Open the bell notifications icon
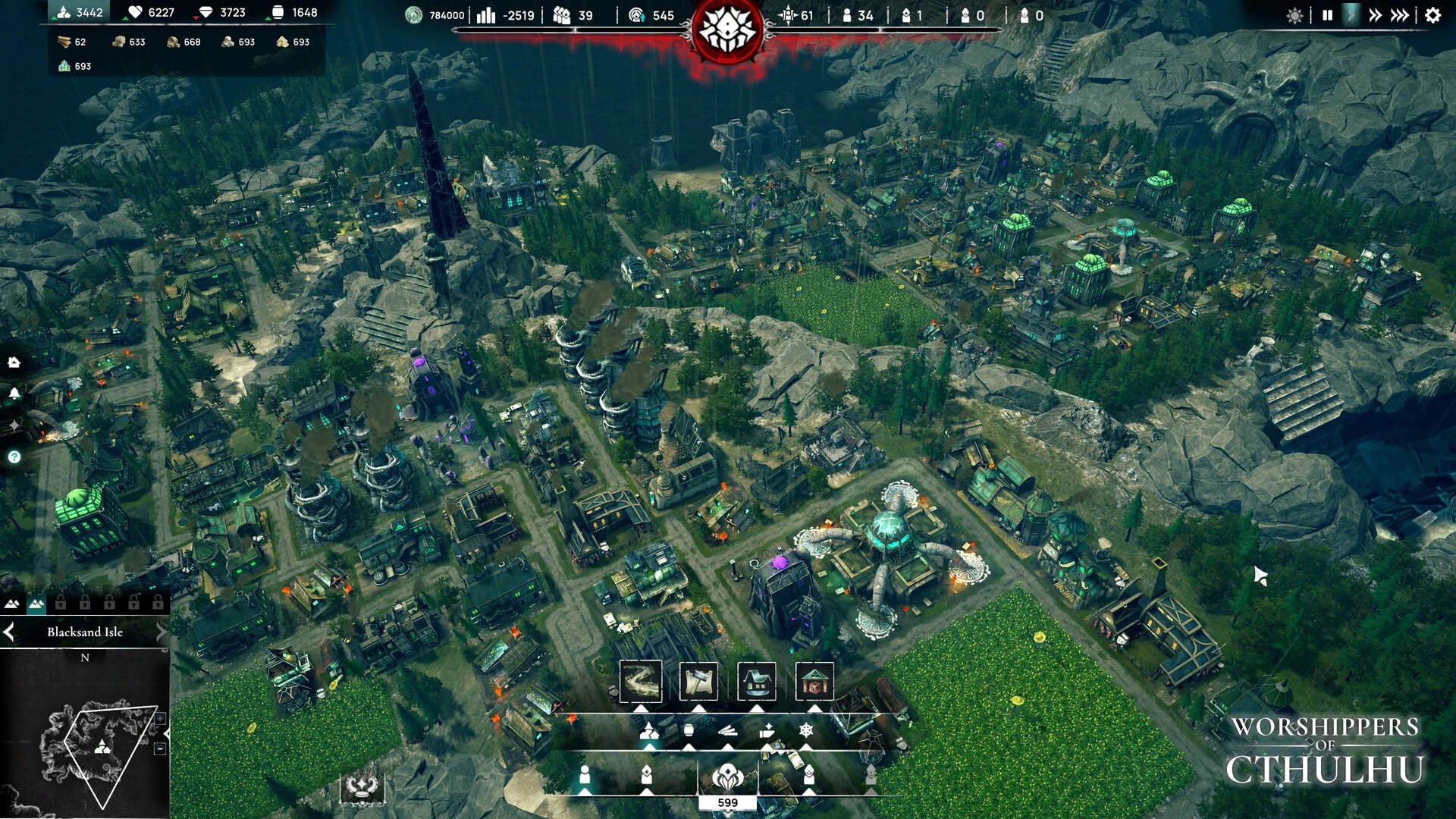This screenshot has width=1456, height=819. coord(14,394)
